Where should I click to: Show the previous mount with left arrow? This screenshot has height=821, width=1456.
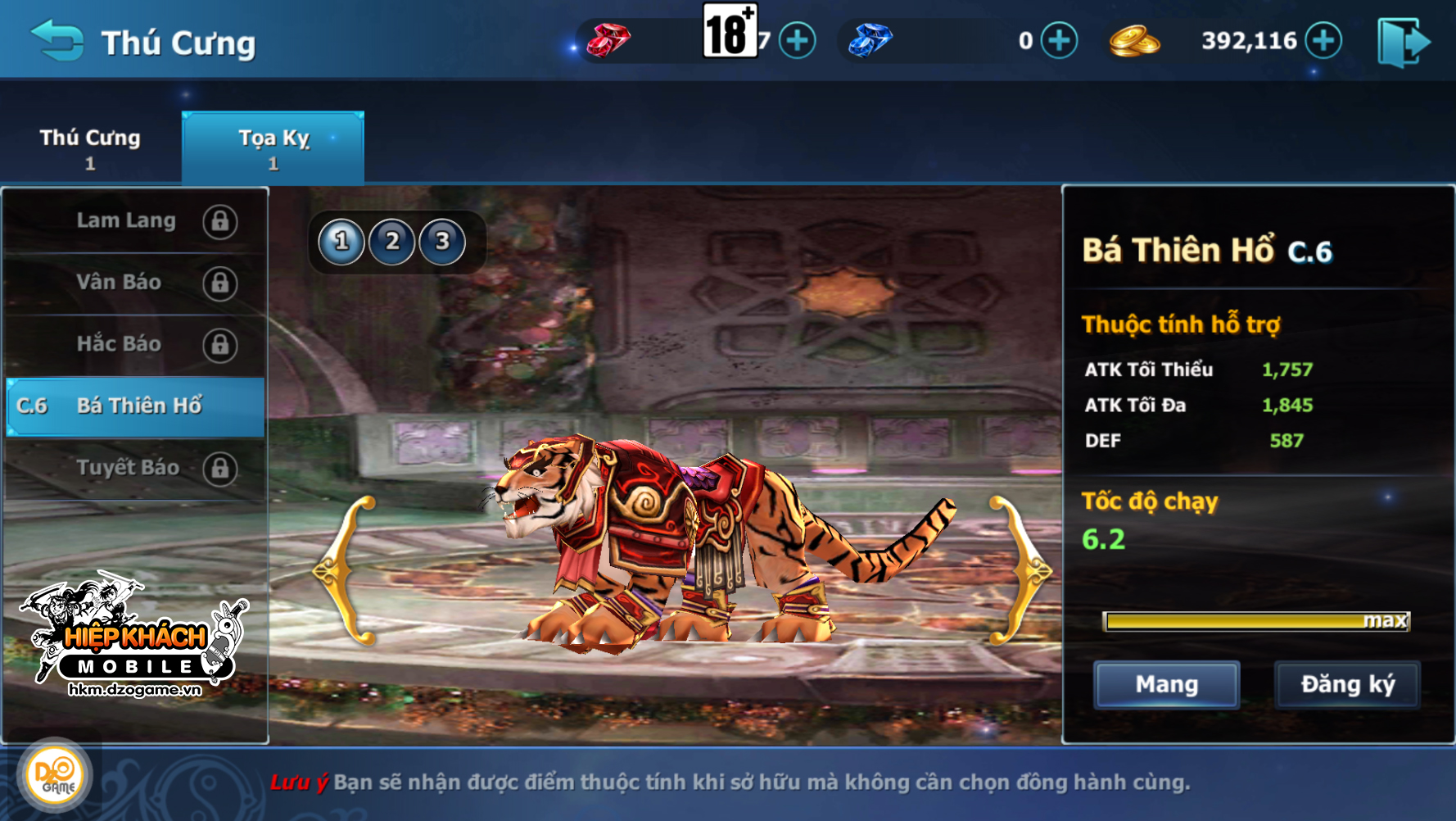click(x=346, y=571)
